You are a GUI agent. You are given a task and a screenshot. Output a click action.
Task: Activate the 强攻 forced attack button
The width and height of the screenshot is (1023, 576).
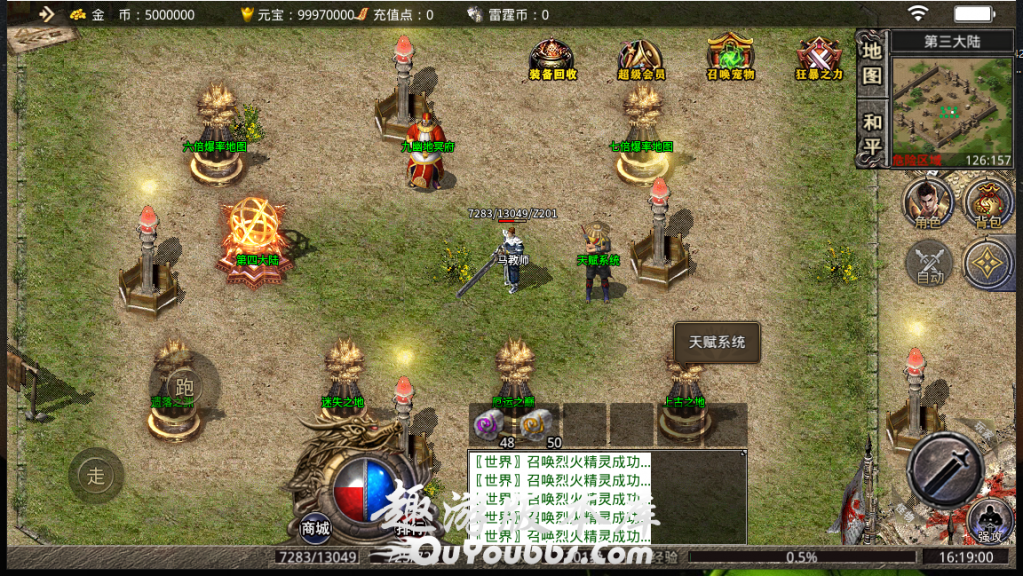[x=989, y=523]
